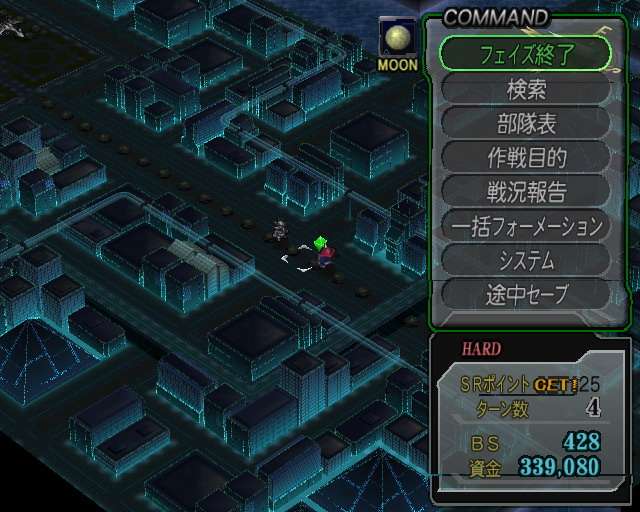The width and height of the screenshot is (640, 512).
Task: Open the 部隊表 unit list
Action: 525,123
